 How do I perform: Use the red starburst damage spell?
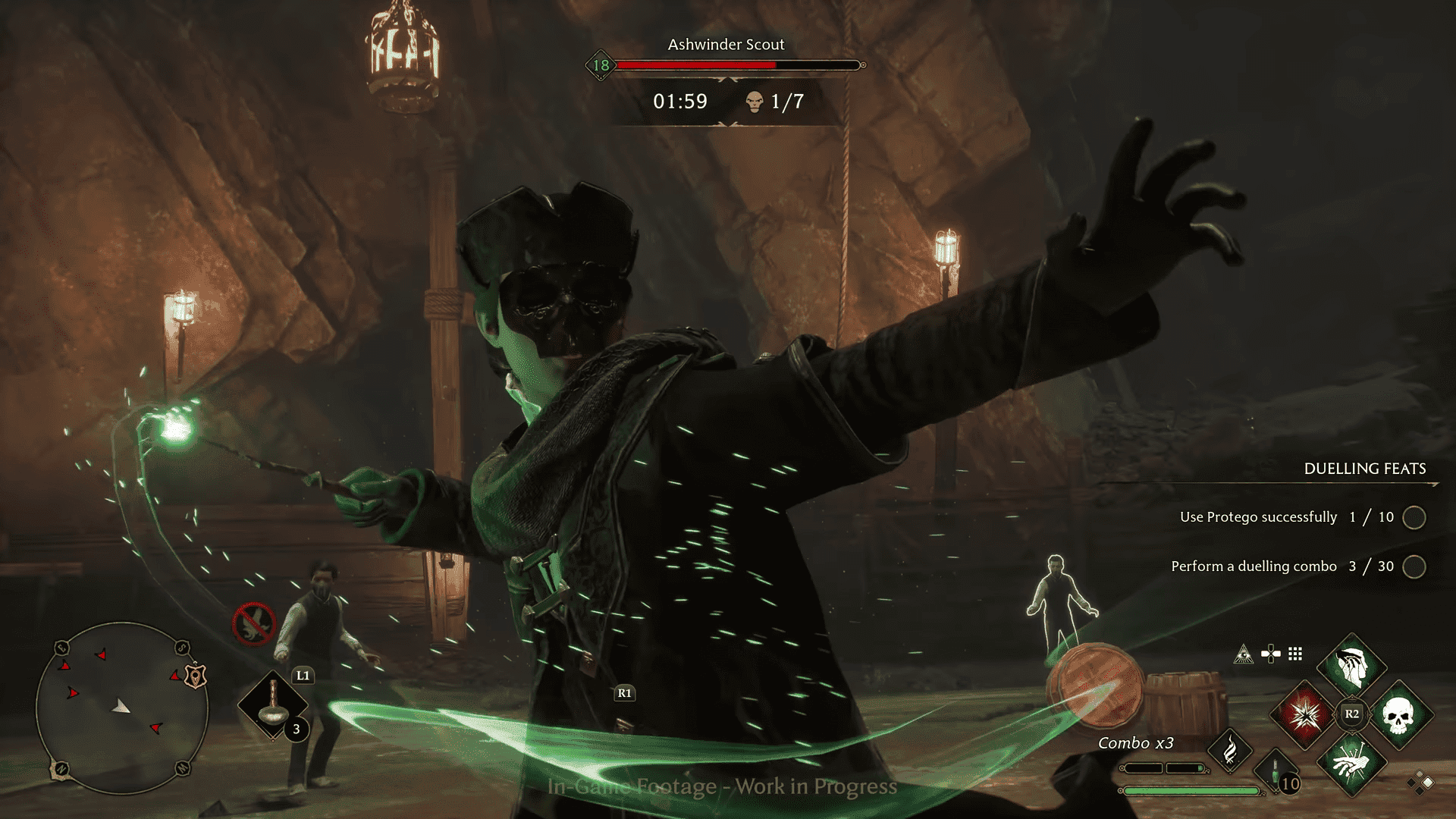(x=1305, y=714)
